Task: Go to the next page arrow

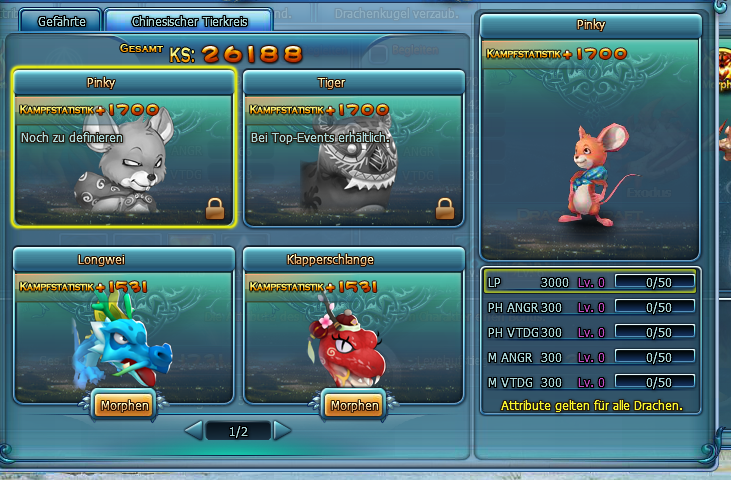Action: pos(282,431)
